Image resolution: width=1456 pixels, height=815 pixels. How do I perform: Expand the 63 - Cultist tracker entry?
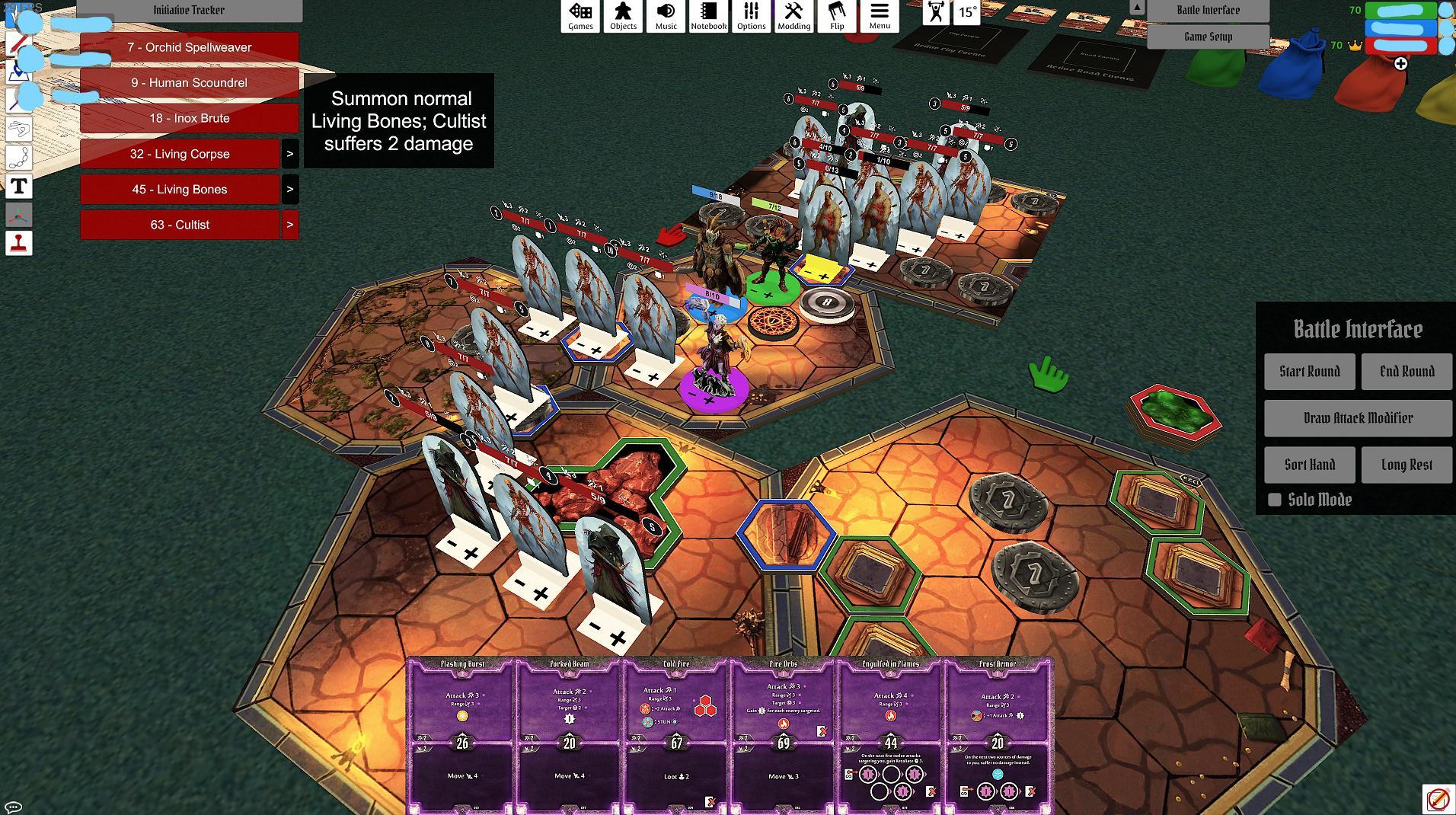pyautogui.click(x=289, y=225)
